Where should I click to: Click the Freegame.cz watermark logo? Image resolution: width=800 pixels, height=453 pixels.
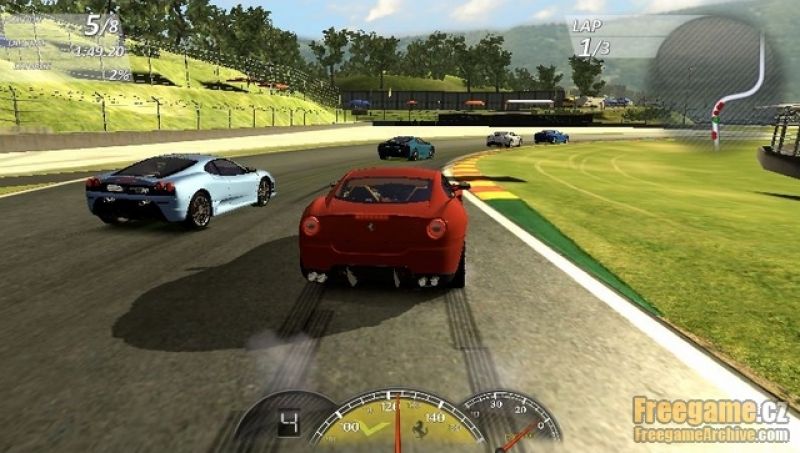tap(710, 419)
